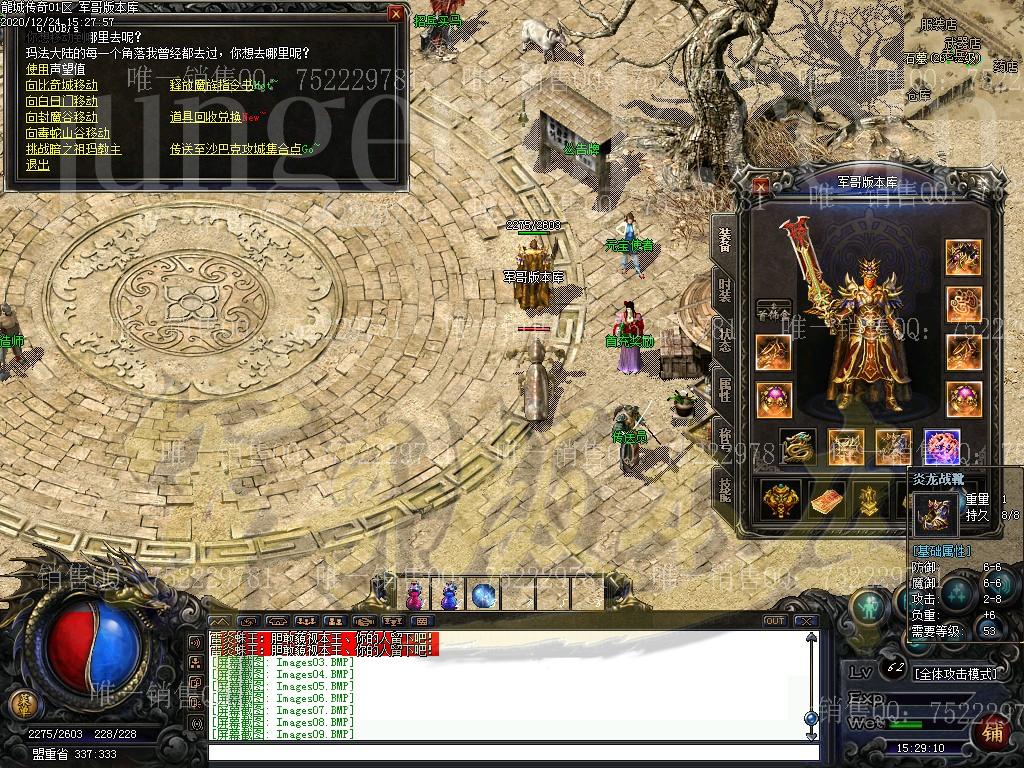Switch to the 技能 skills tab
The height and width of the screenshot is (768, 1024).
(724, 487)
